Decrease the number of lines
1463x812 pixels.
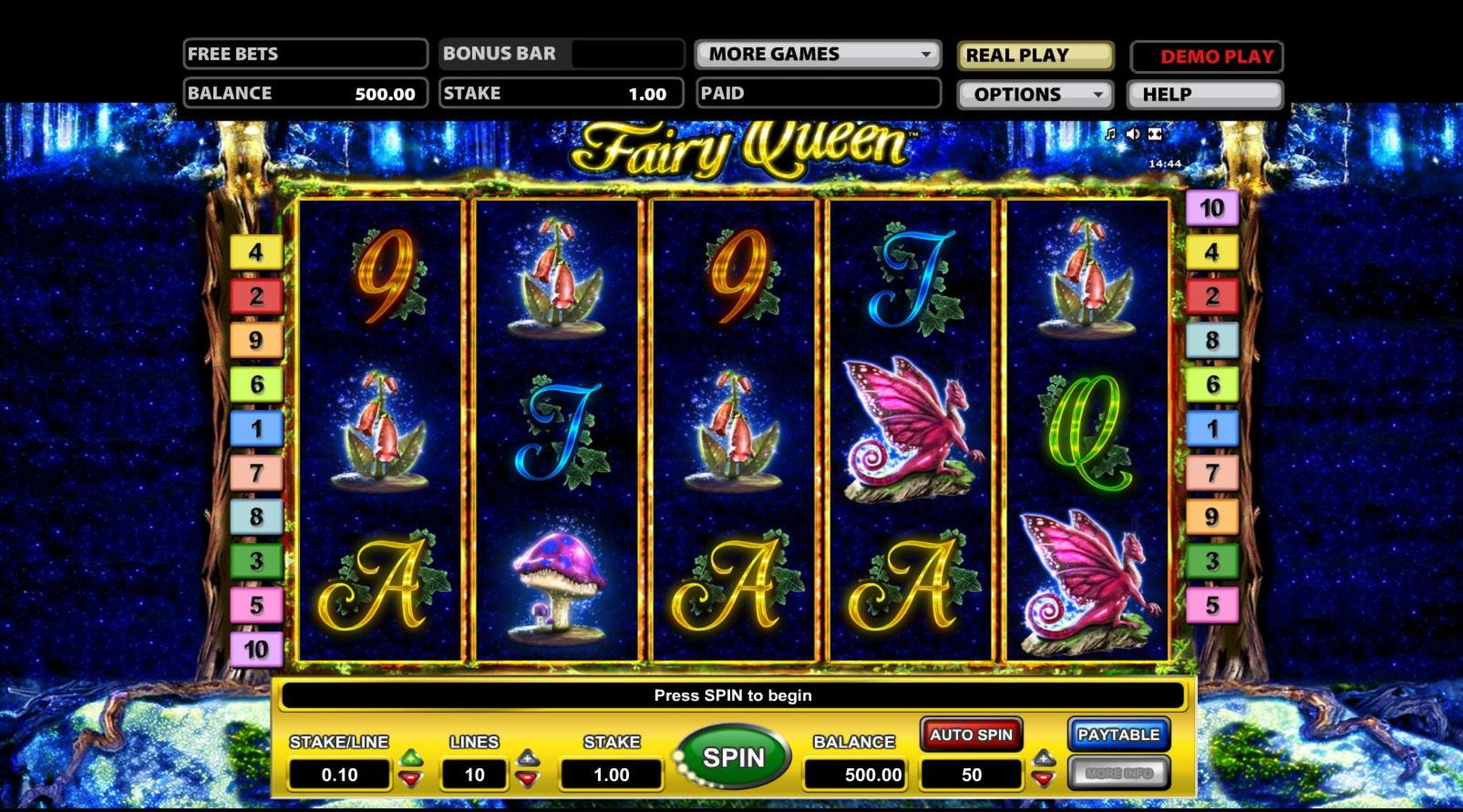528,779
